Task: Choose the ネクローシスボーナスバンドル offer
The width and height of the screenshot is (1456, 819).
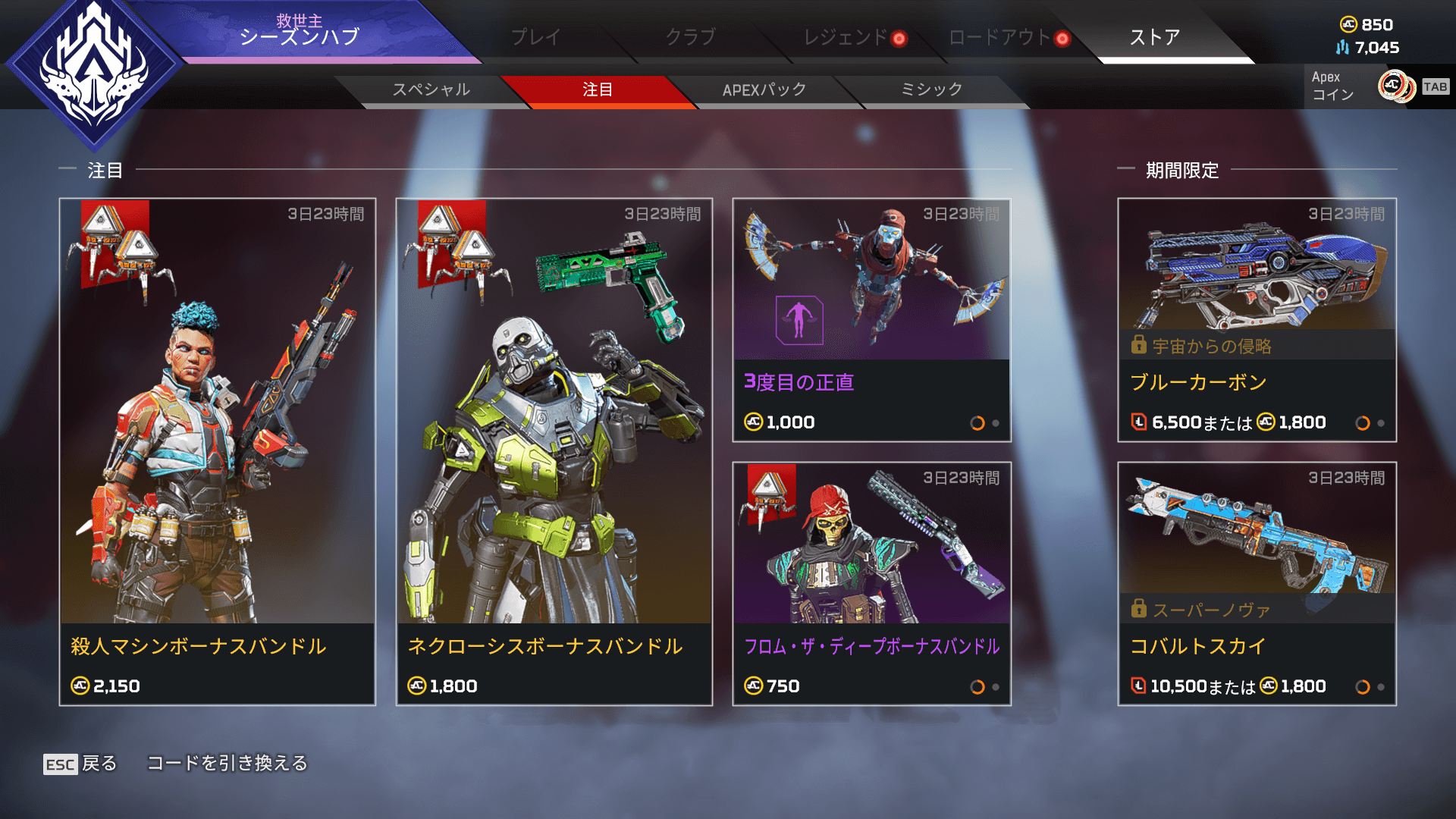Action: click(554, 452)
